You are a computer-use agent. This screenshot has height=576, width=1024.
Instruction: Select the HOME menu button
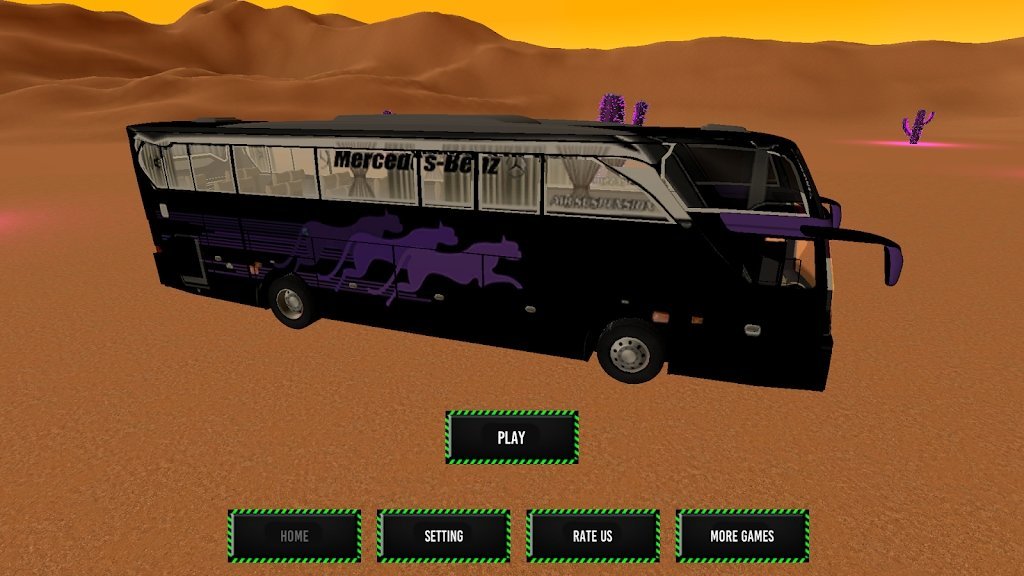pyautogui.click(x=294, y=536)
